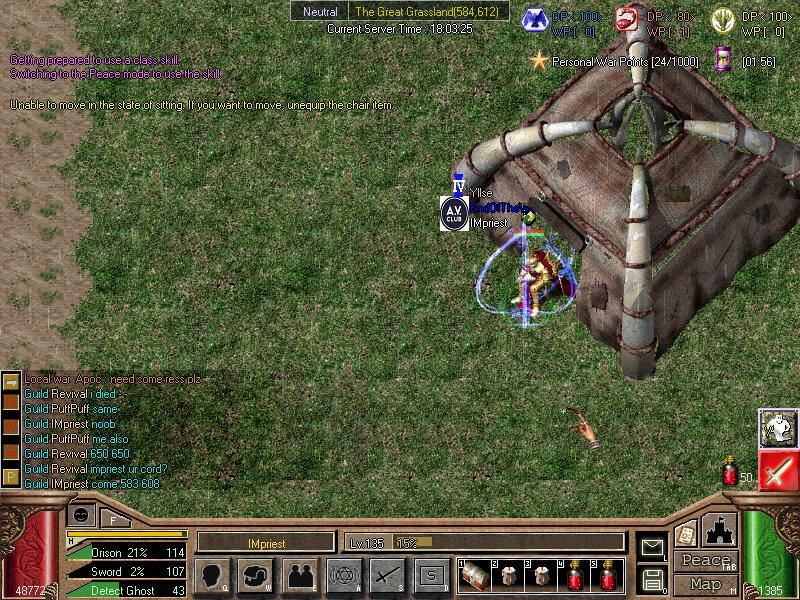Open the Map button
The width and height of the screenshot is (800, 600).
(705, 583)
